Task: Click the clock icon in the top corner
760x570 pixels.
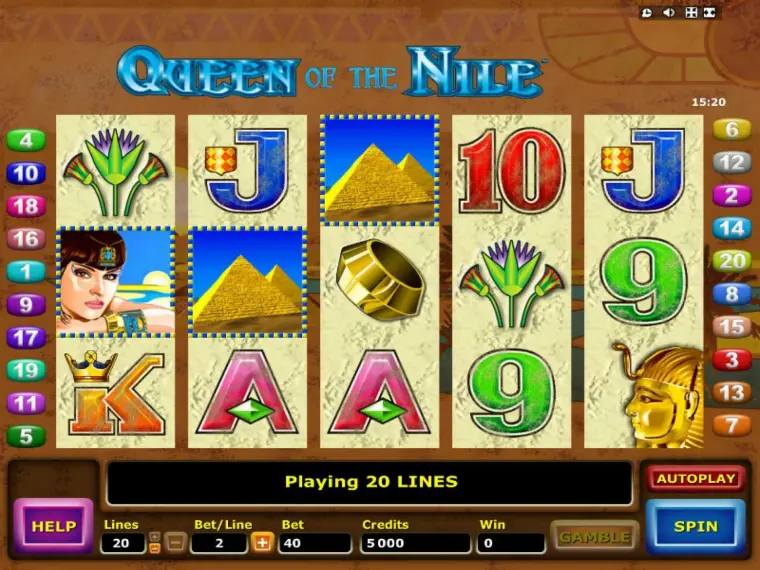Action: pyautogui.click(x=648, y=13)
